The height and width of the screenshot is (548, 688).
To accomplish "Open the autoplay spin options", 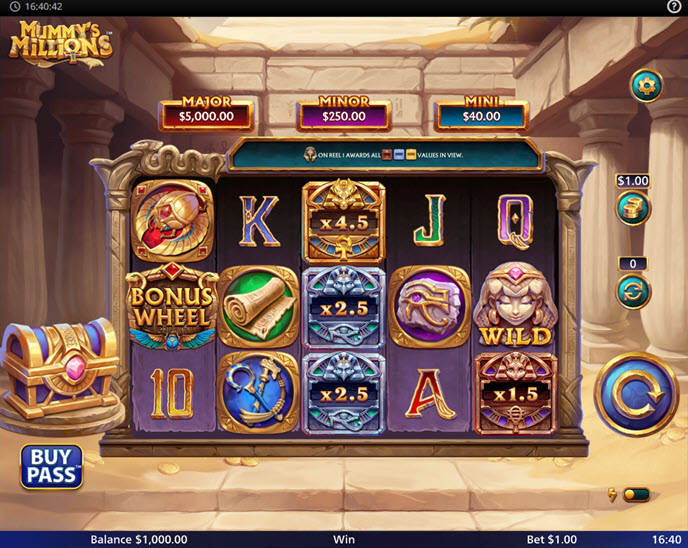I will coord(633,291).
